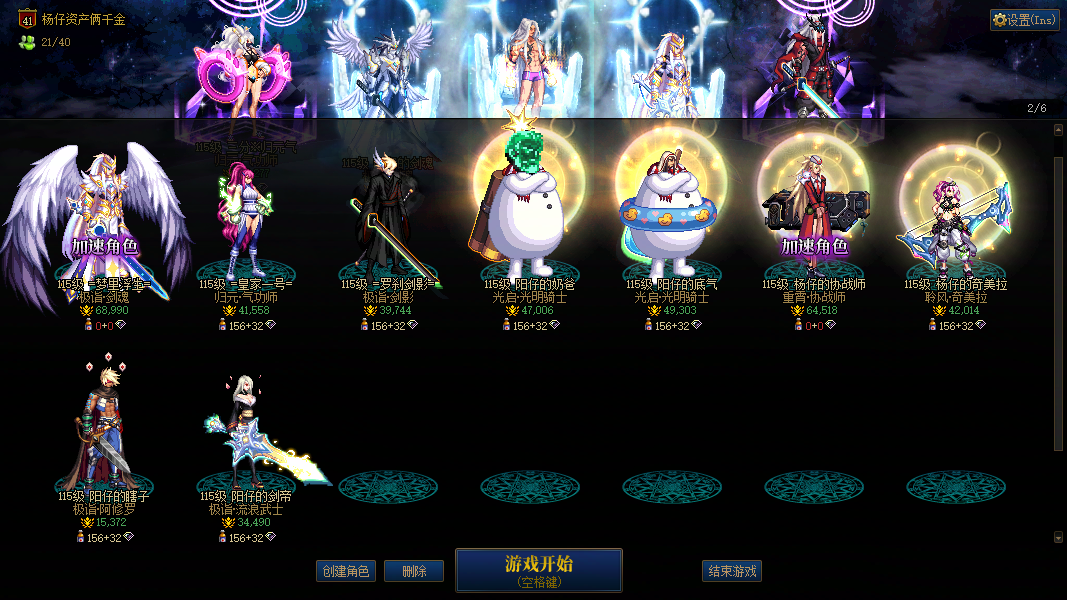1067x600 pixels.
Task: Select the 奇美拉 character 杨仔的奇美拉
Action: 954,220
